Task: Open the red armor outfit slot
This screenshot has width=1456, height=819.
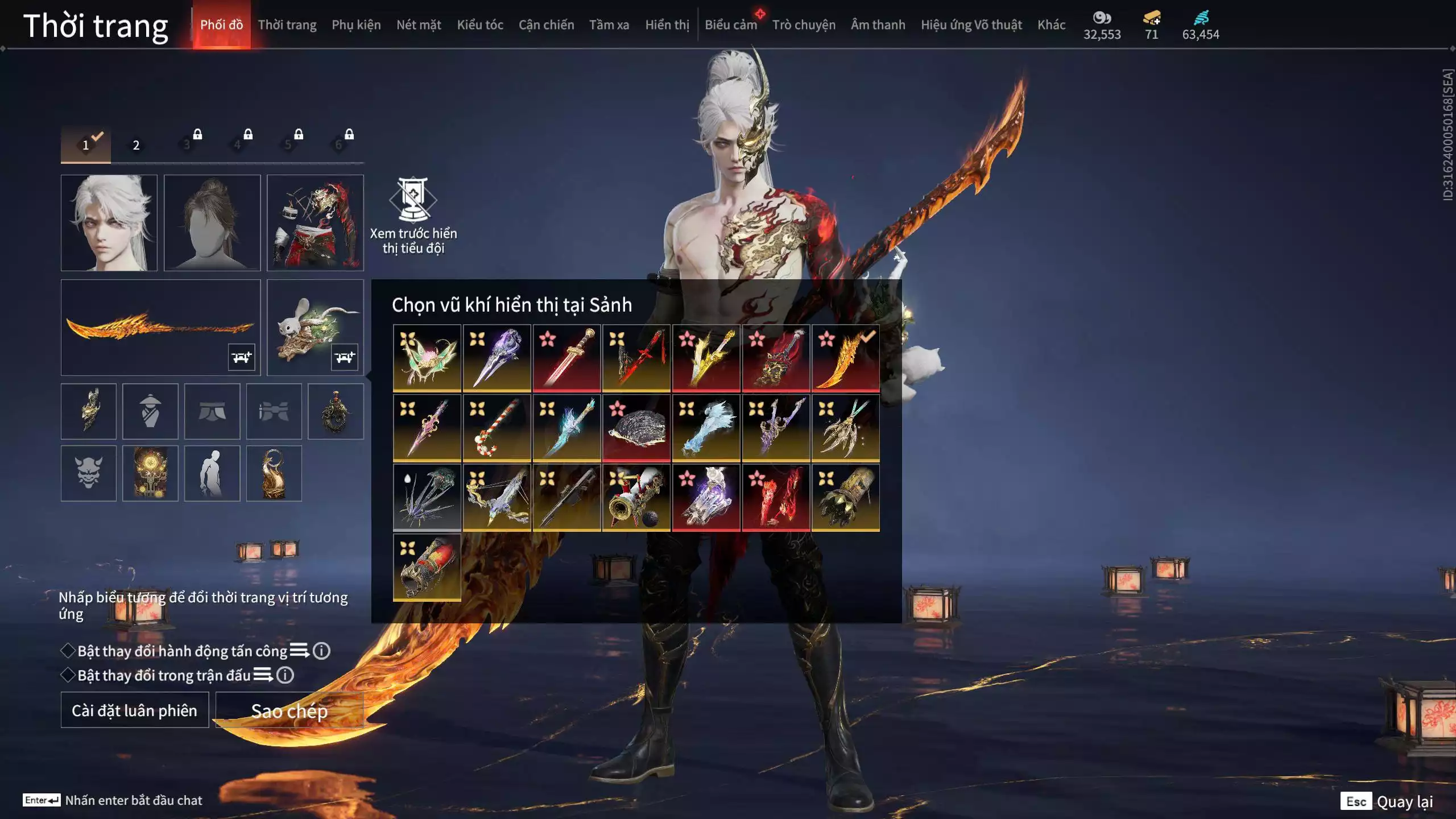Action: [315, 222]
